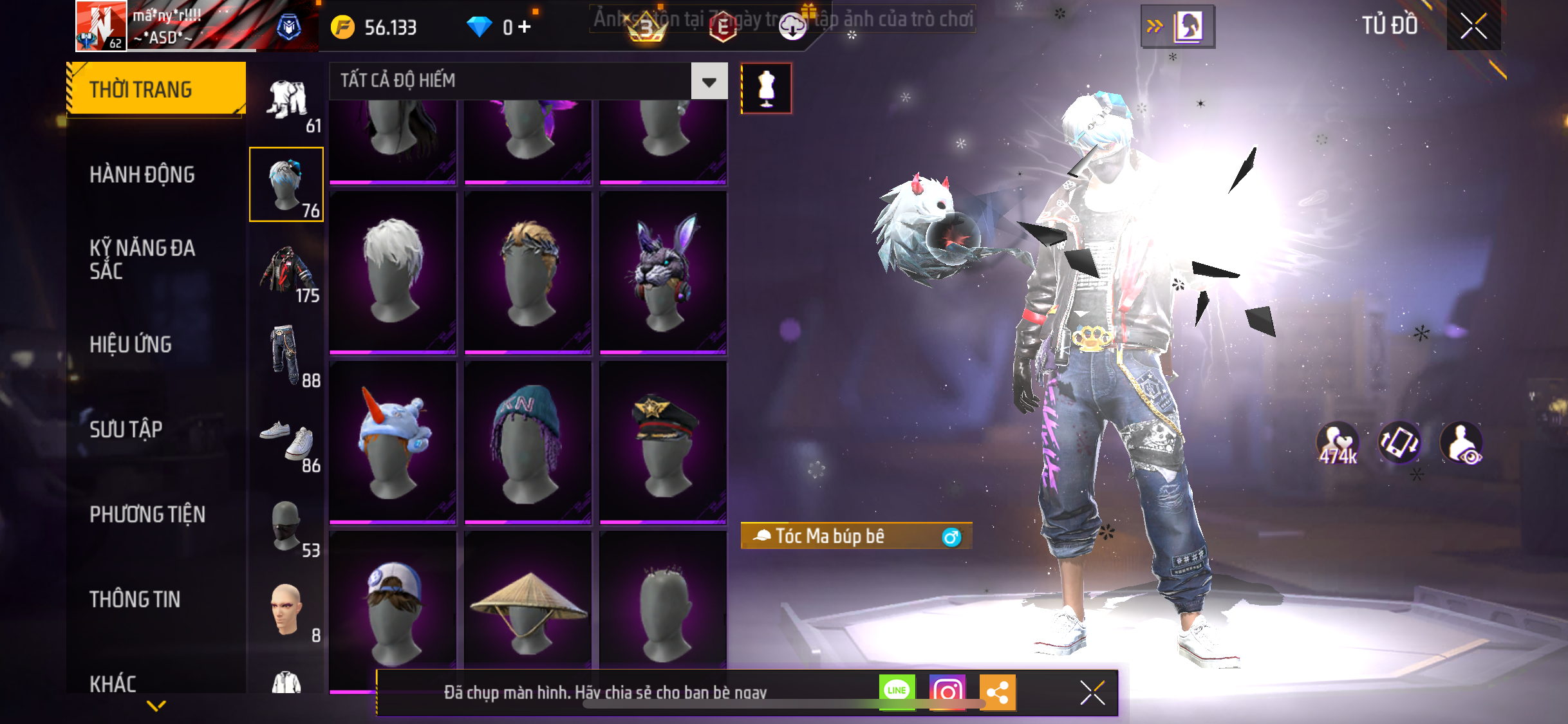
Task: Share screenshot via Instagram
Action: [x=947, y=692]
